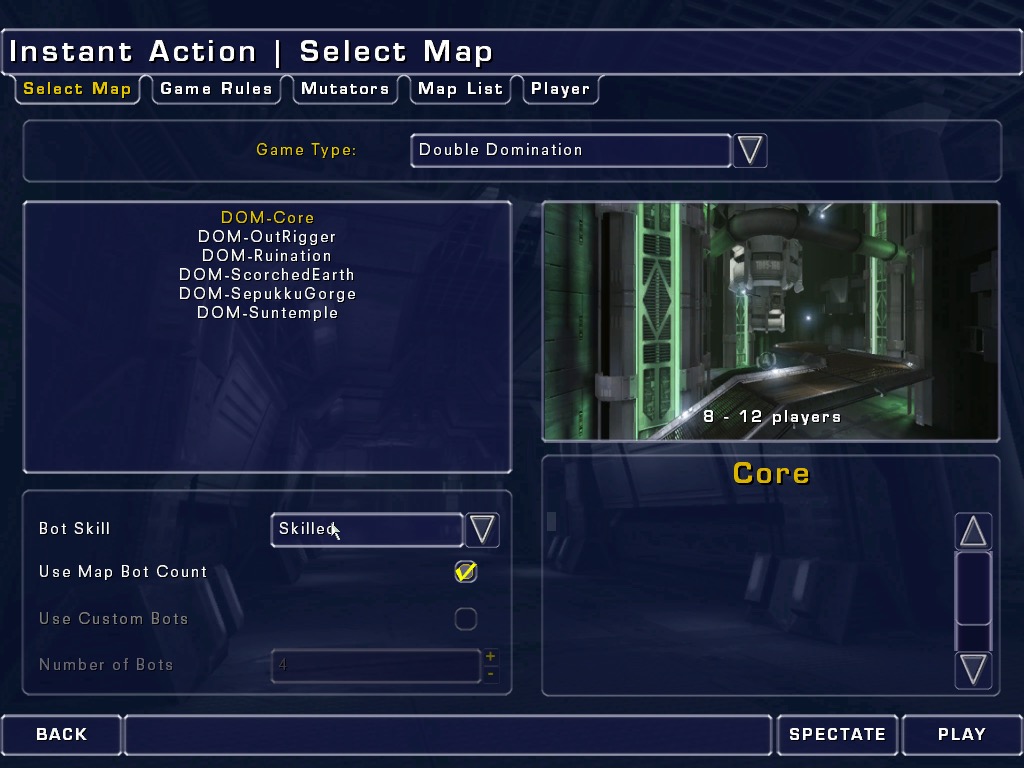The width and height of the screenshot is (1024, 768).
Task: Choose the DOM-OutRigger map
Action: pos(267,237)
